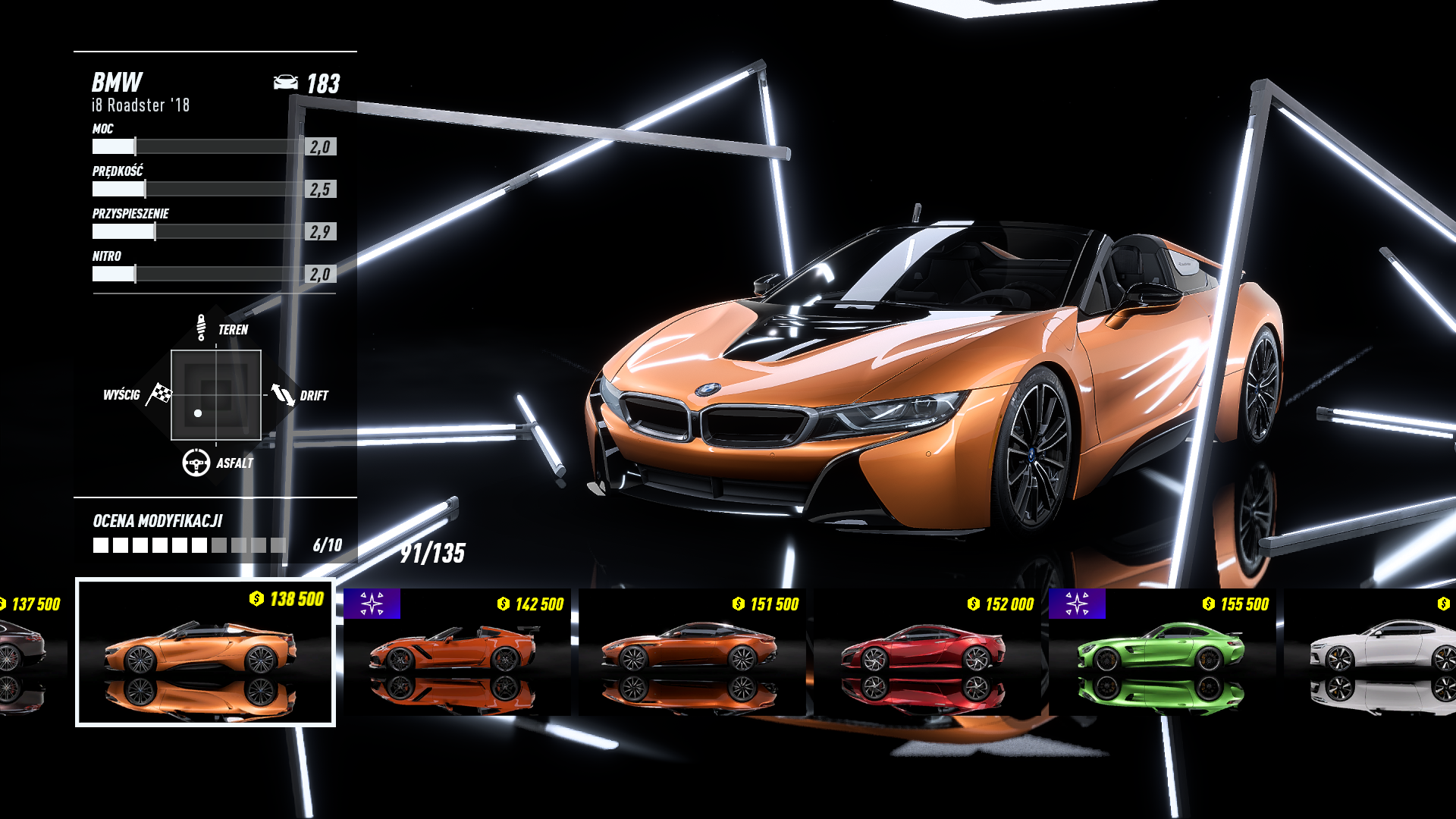The height and width of the screenshot is (819, 1456).
Task: Pick the partially visible 137 500 car
Action: coord(30,652)
